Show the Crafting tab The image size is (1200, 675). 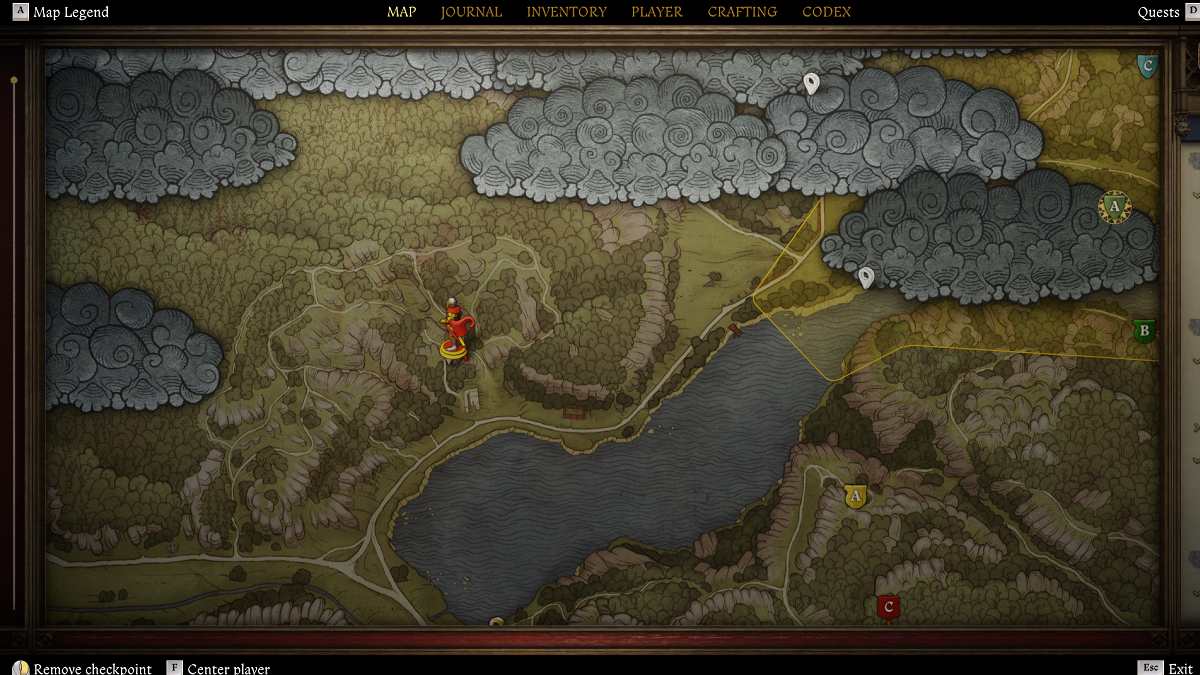tap(742, 12)
